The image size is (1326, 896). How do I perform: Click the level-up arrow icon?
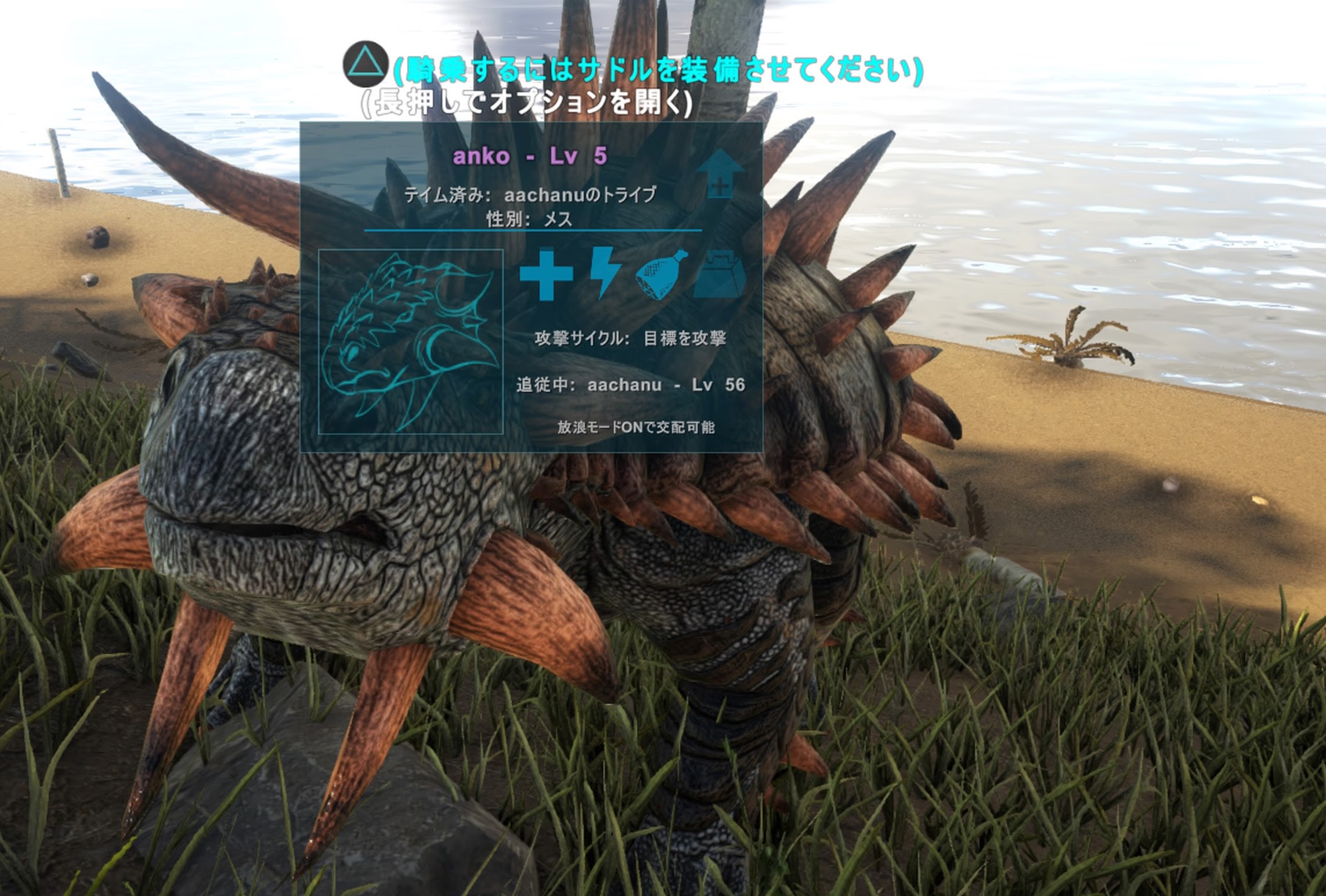[720, 175]
